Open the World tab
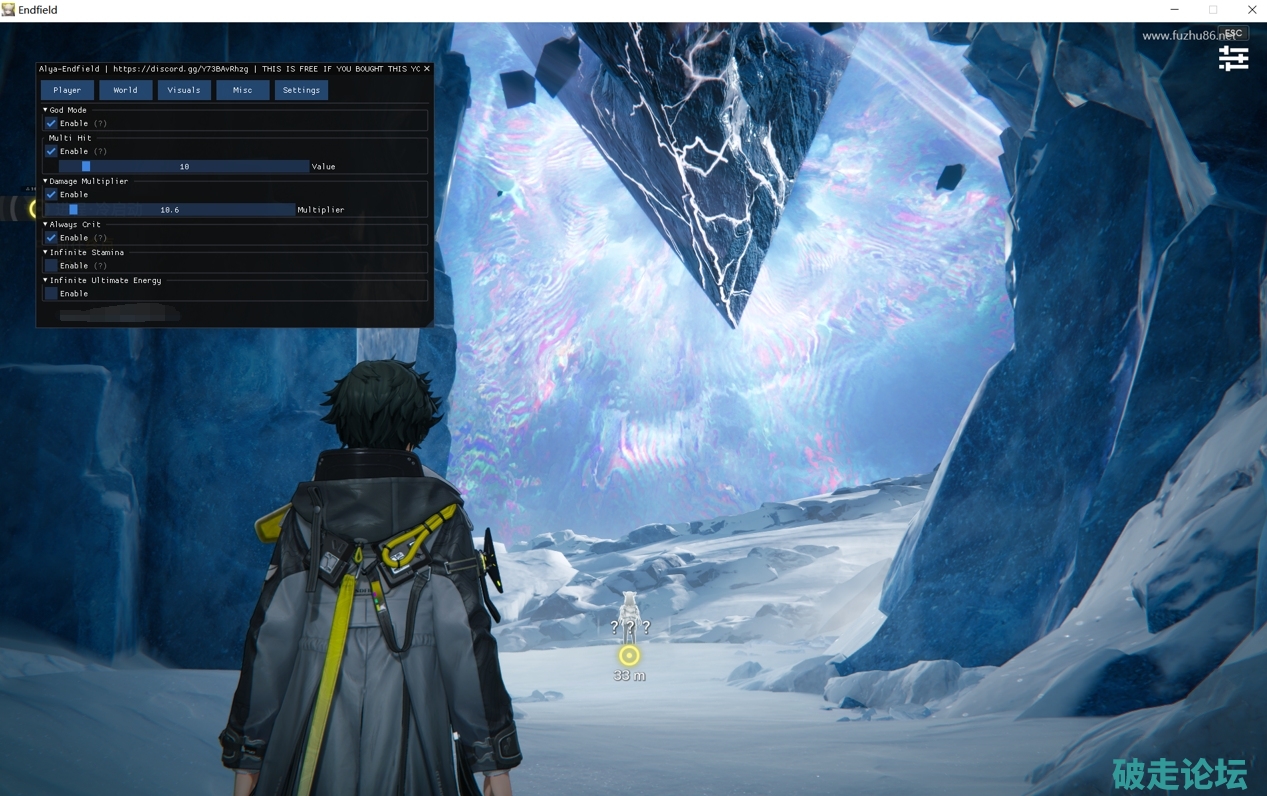 [x=125, y=90]
